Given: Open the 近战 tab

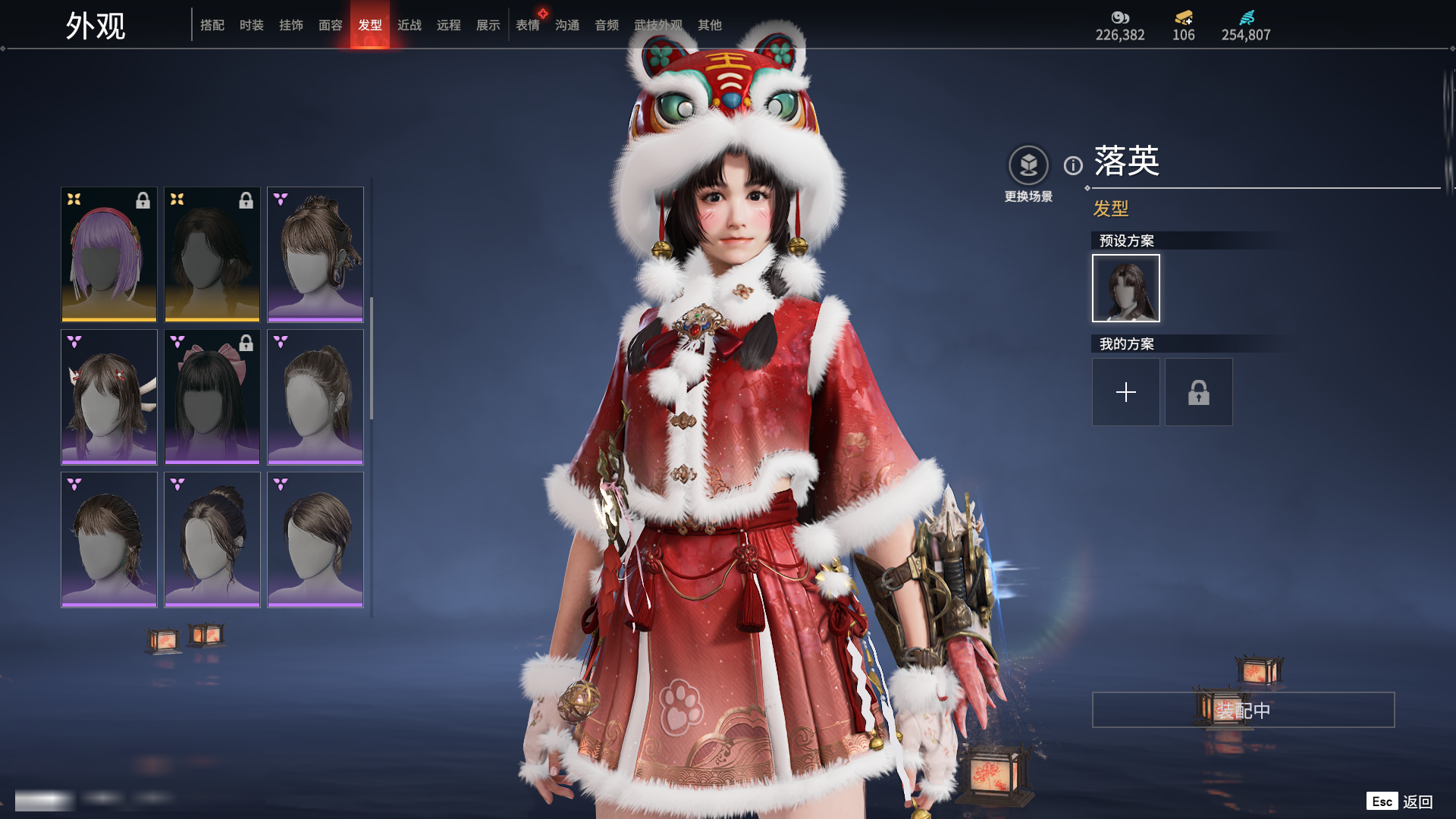Looking at the screenshot, I should (409, 25).
